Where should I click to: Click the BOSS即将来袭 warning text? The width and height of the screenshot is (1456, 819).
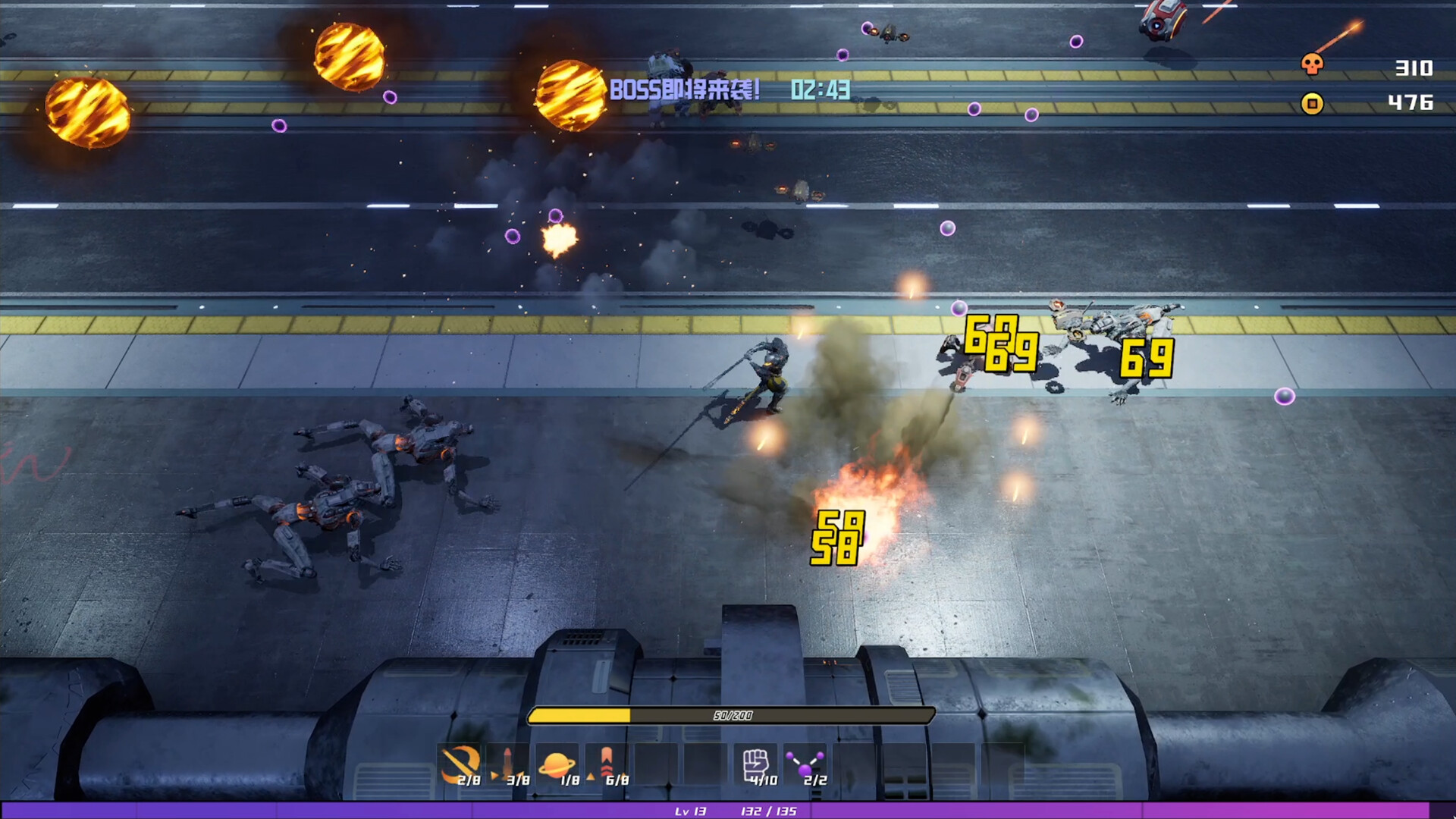684,89
